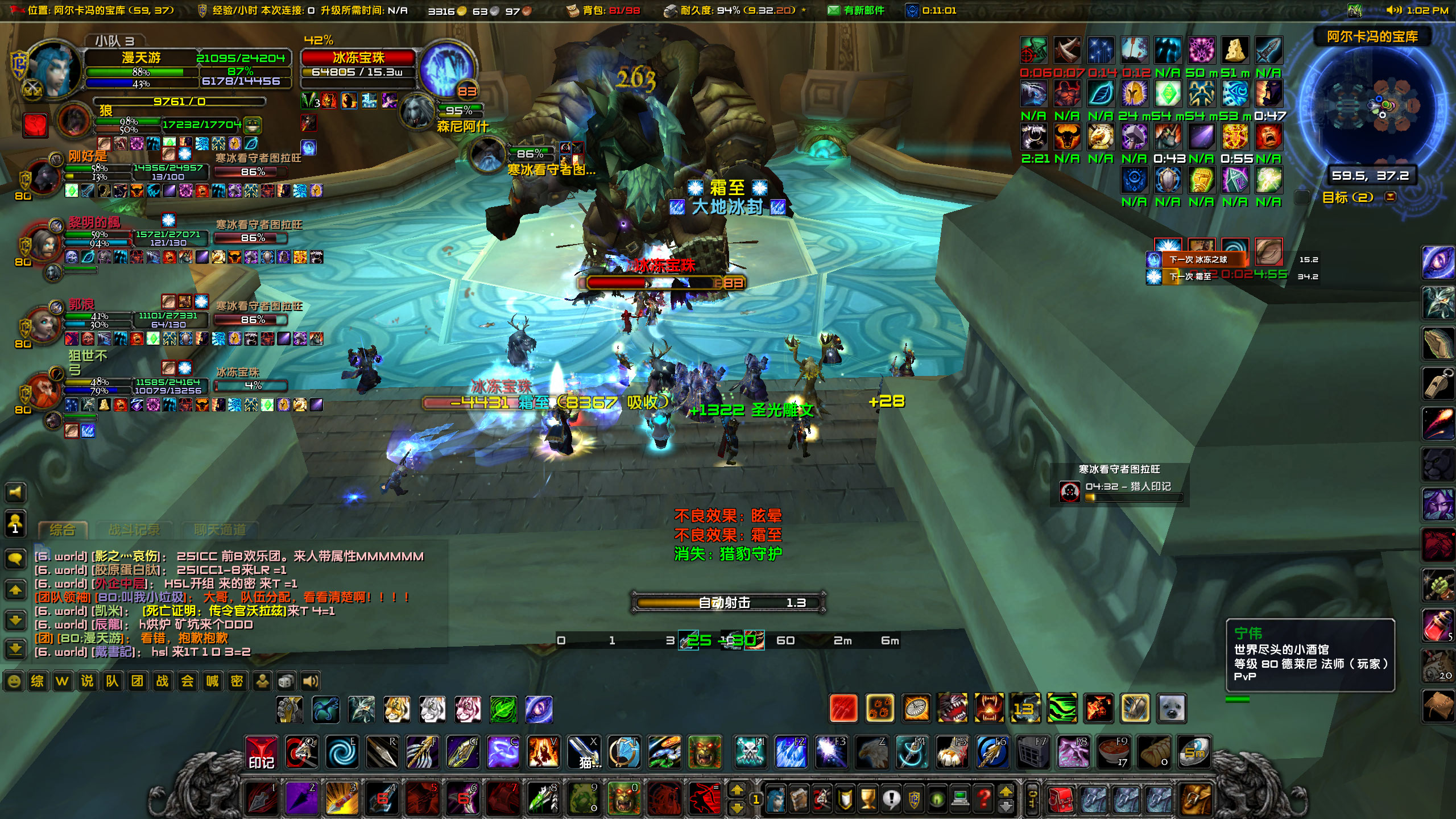Mute sound with speaker icon near chat buttons
The height and width of the screenshot is (819, 1456).
click(312, 681)
